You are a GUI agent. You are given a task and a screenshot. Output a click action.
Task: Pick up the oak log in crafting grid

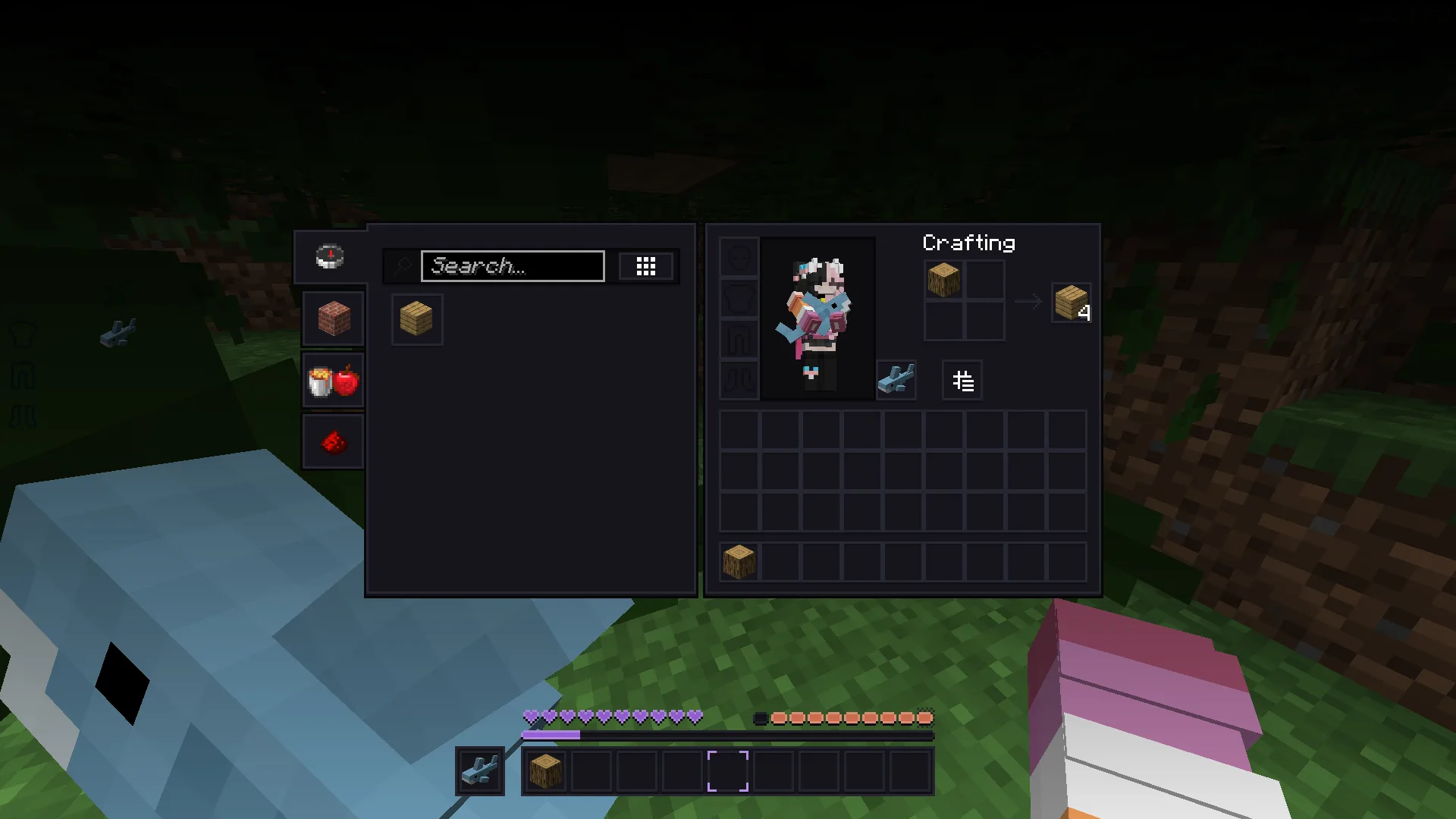944,280
